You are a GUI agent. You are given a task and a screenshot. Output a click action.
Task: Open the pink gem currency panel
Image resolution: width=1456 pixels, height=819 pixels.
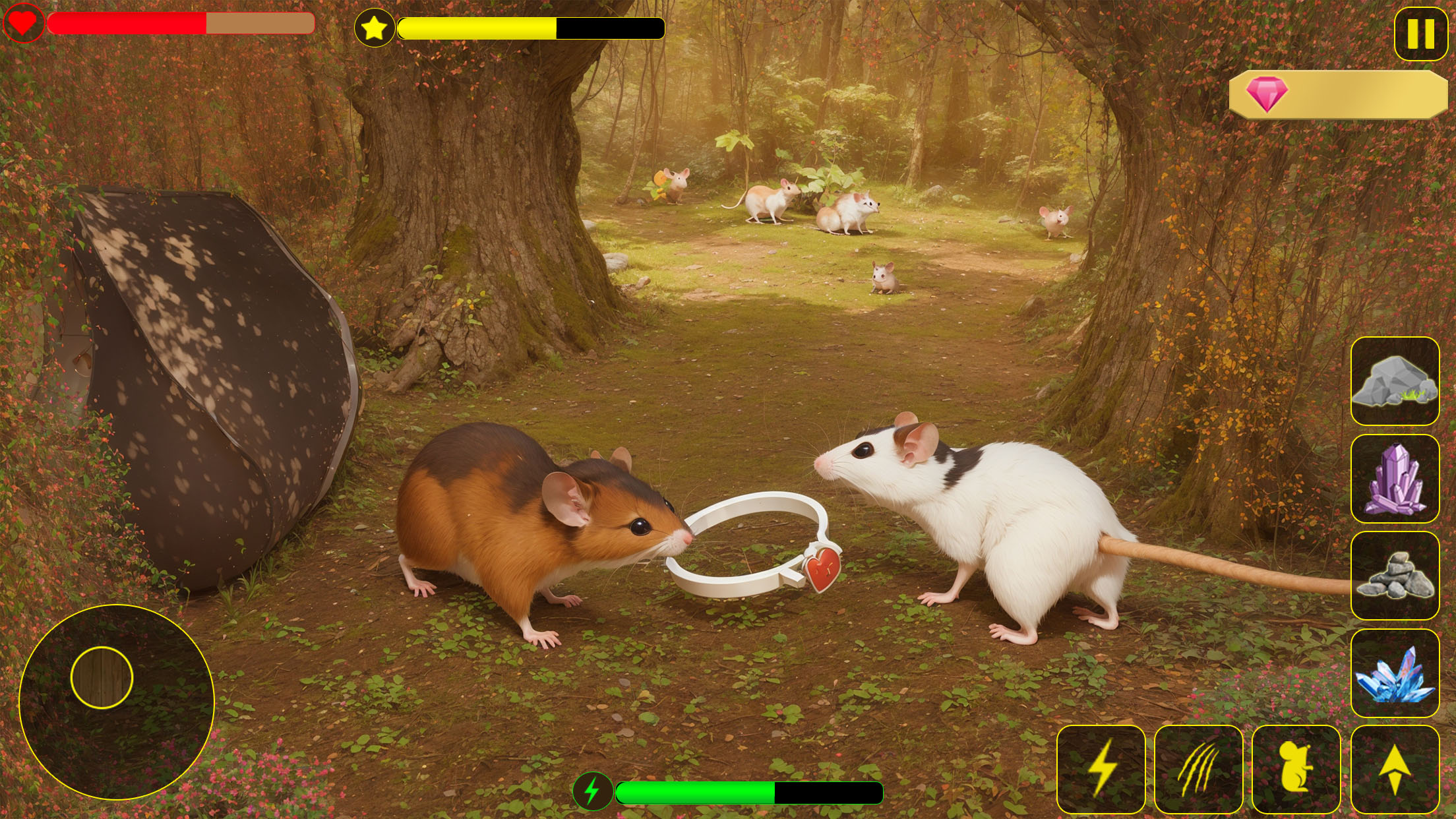pos(1337,94)
